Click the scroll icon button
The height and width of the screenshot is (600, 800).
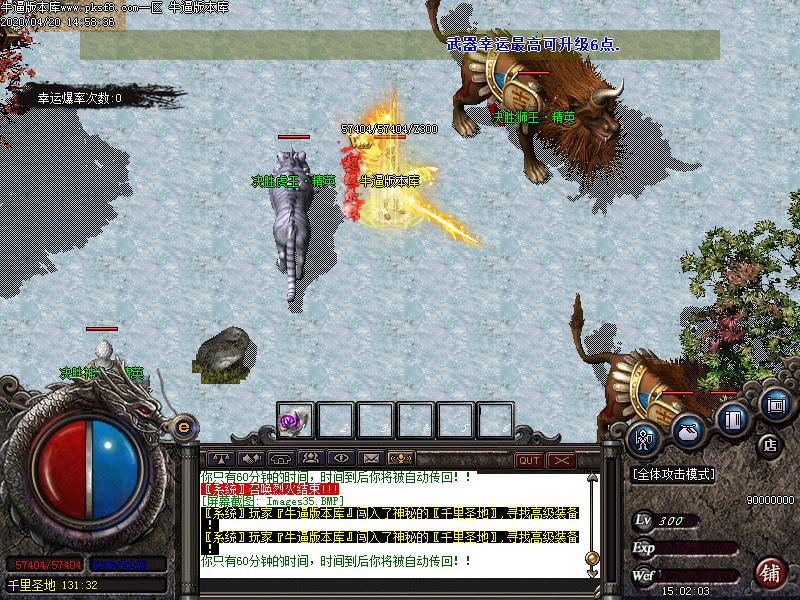click(x=775, y=404)
